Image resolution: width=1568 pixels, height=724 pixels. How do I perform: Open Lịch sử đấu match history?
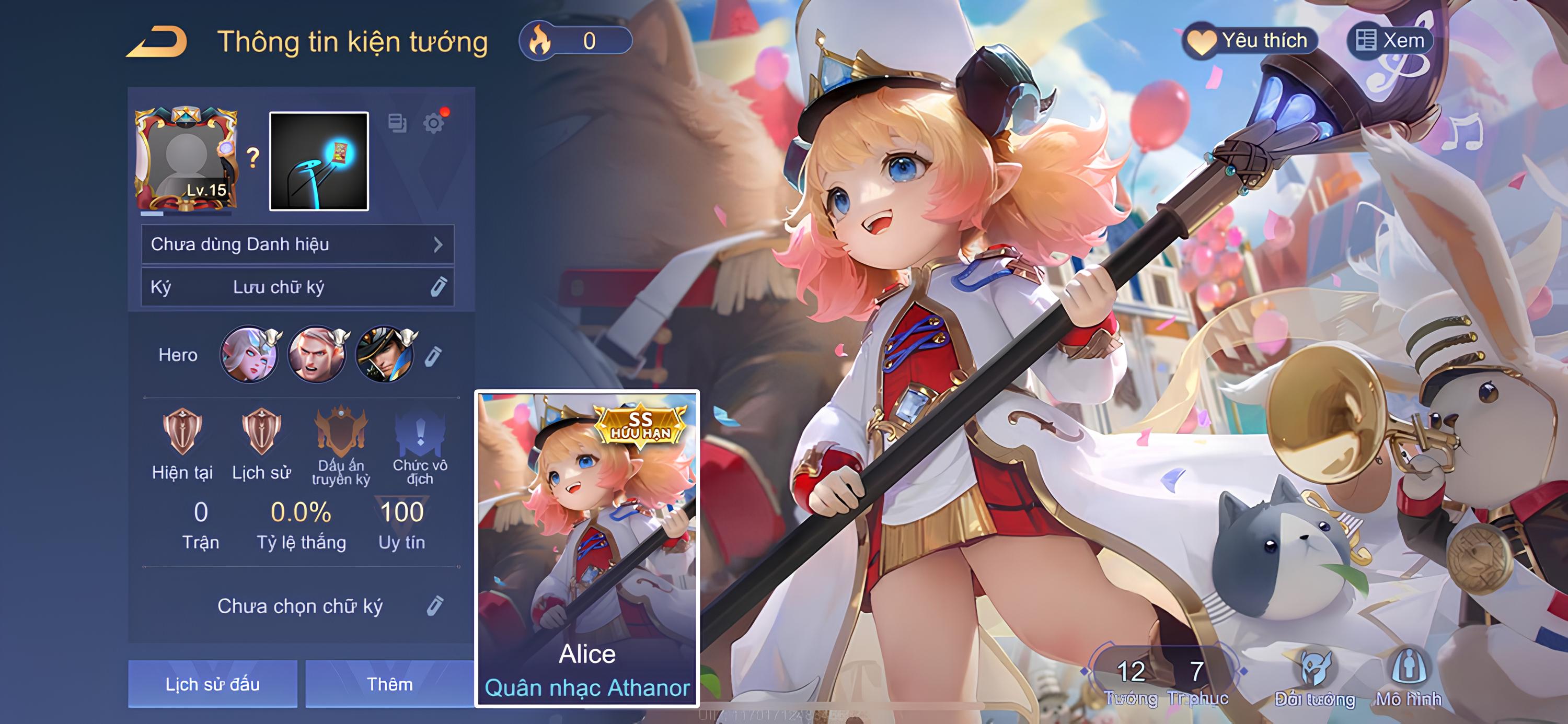click(212, 684)
